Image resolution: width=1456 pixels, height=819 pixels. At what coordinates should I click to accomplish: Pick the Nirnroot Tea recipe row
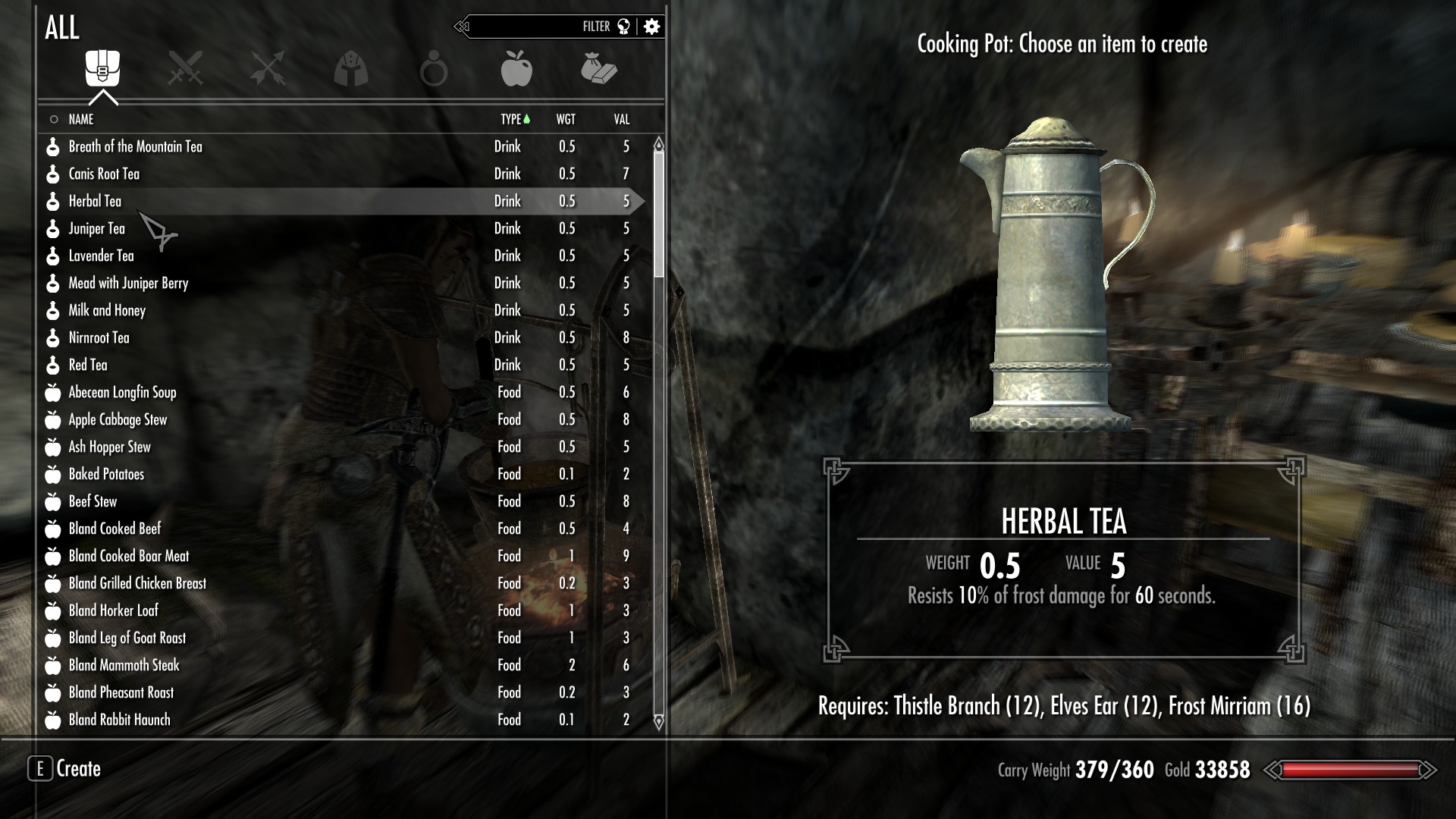coord(99,337)
